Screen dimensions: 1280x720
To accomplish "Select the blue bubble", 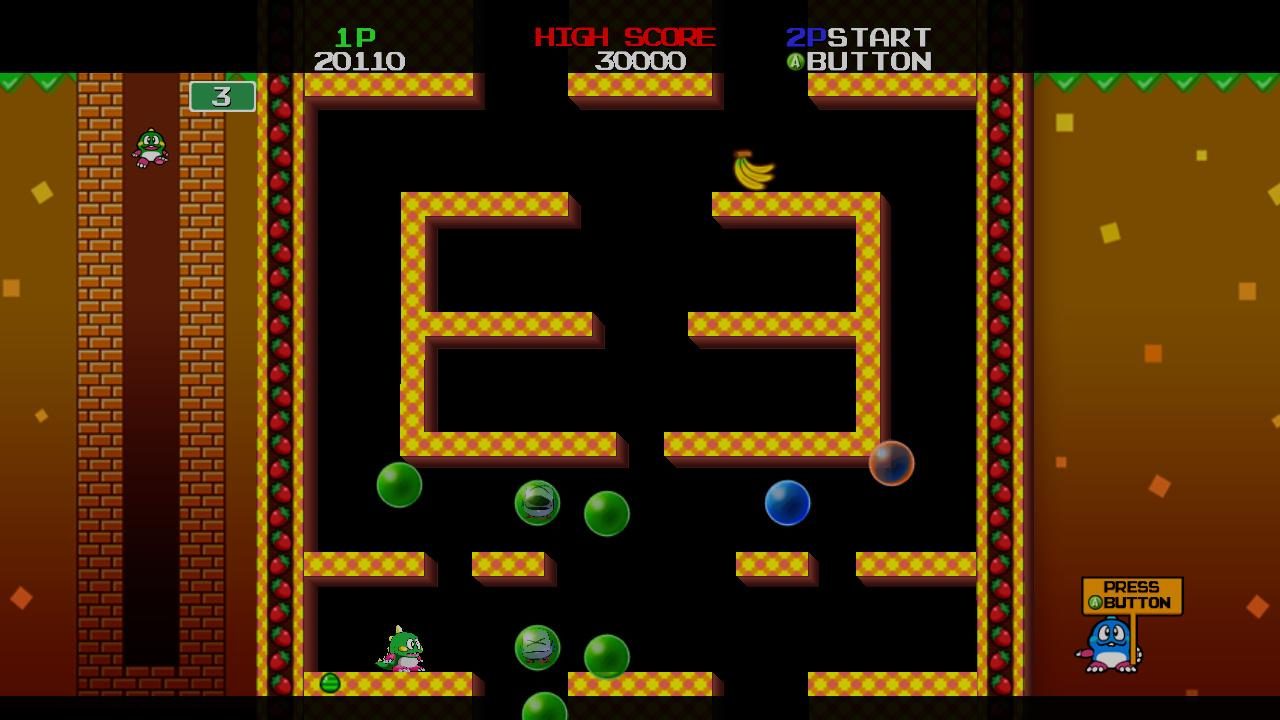I will 788,504.
